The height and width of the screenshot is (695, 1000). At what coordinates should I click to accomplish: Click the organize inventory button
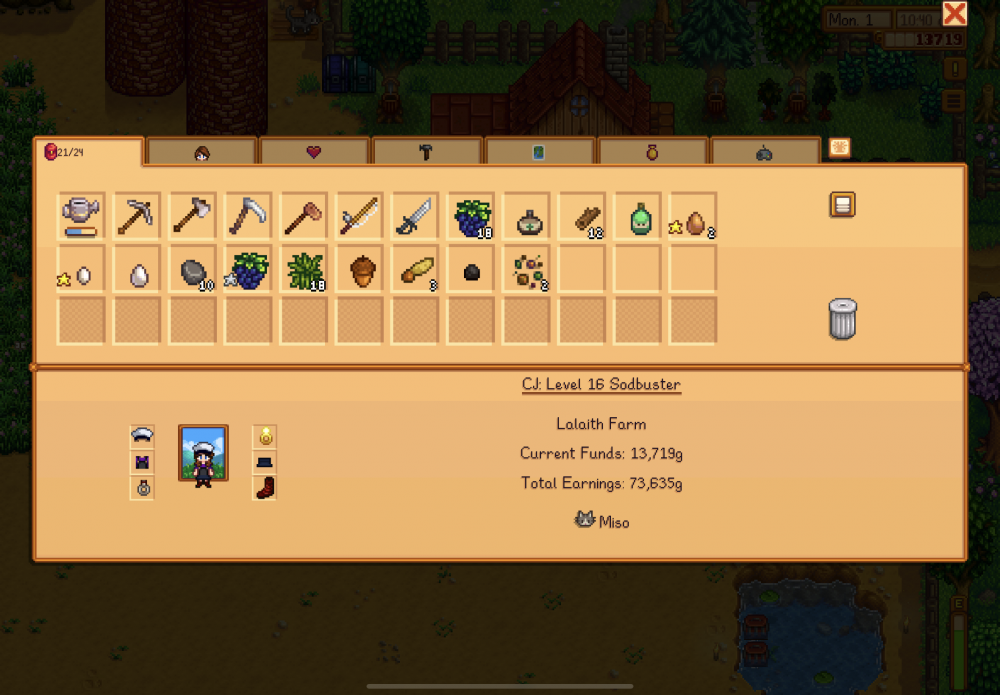tap(842, 205)
